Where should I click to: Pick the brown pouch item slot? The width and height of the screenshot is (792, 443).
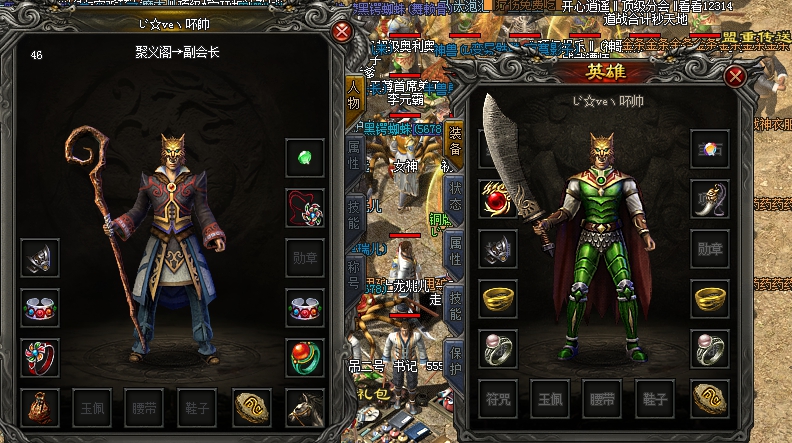click(x=40, y=407)
